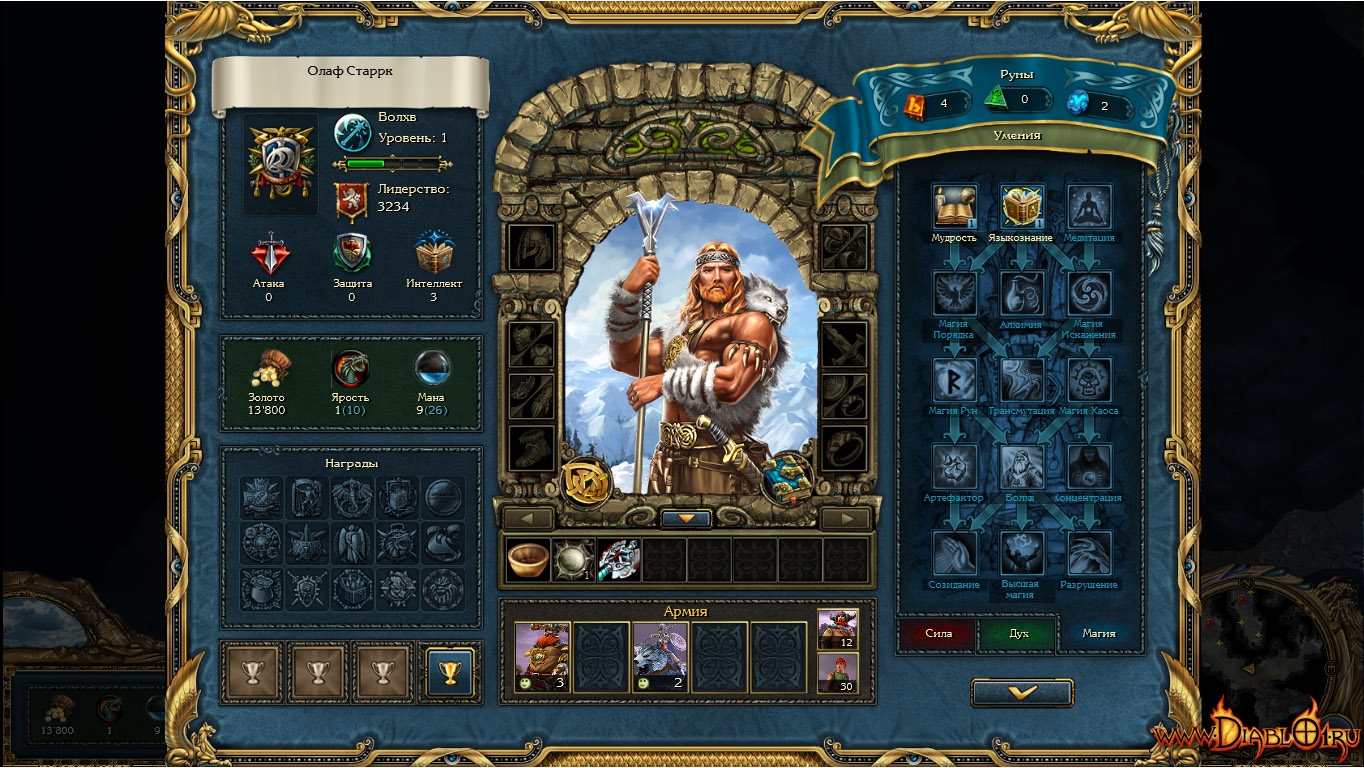Choose the reserve unit with count 30

pos(838,672)
